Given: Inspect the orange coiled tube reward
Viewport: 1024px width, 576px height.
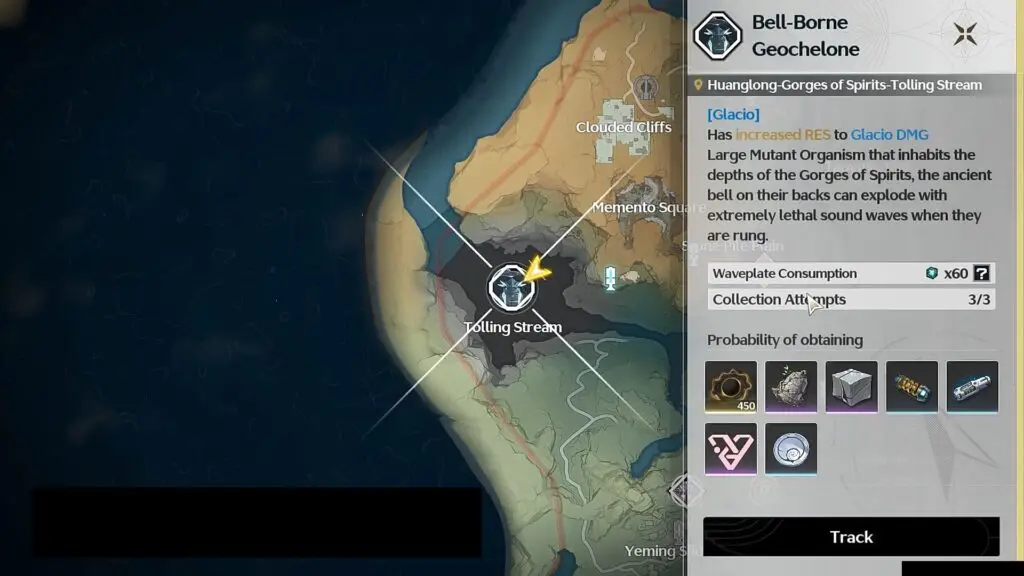Looking at the screenshot, I should pos(912,387).
